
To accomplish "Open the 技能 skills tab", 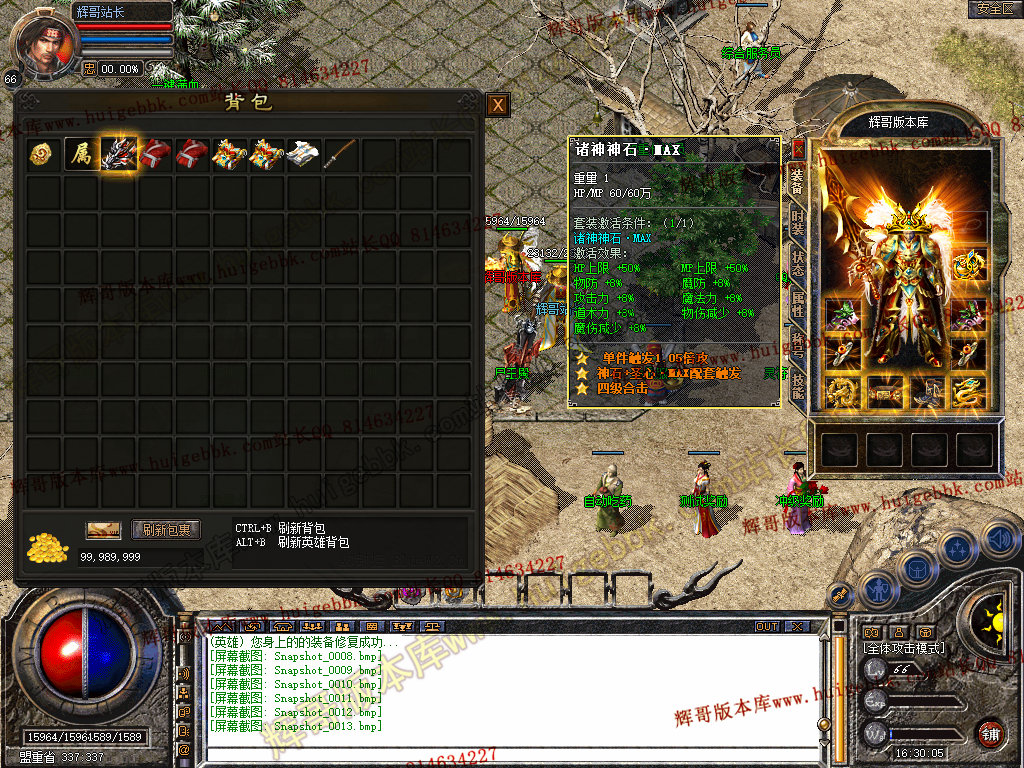I will click(797, 386).
